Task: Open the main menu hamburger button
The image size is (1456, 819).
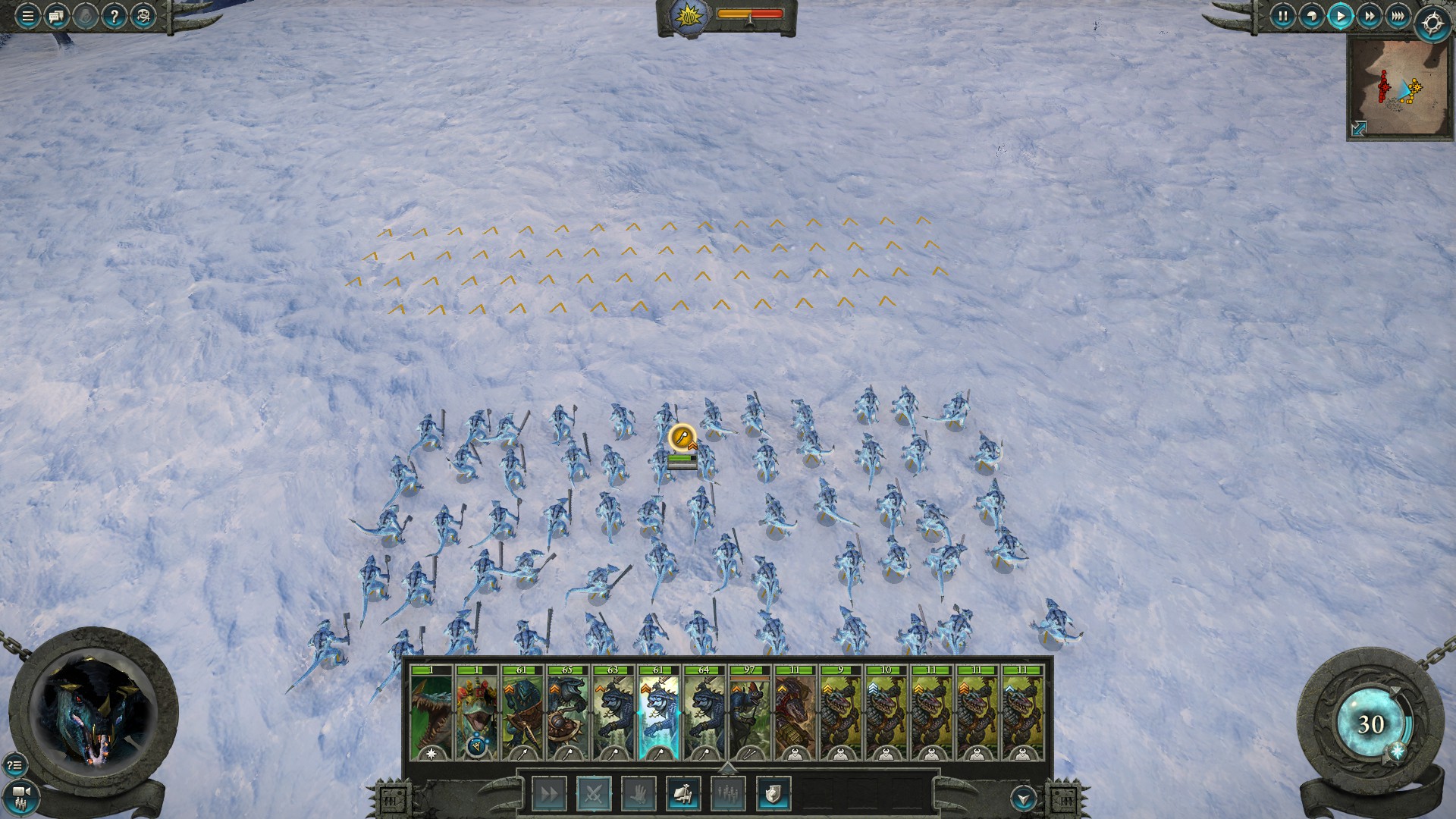Action: pyautogui.click(x=27, y=16)
